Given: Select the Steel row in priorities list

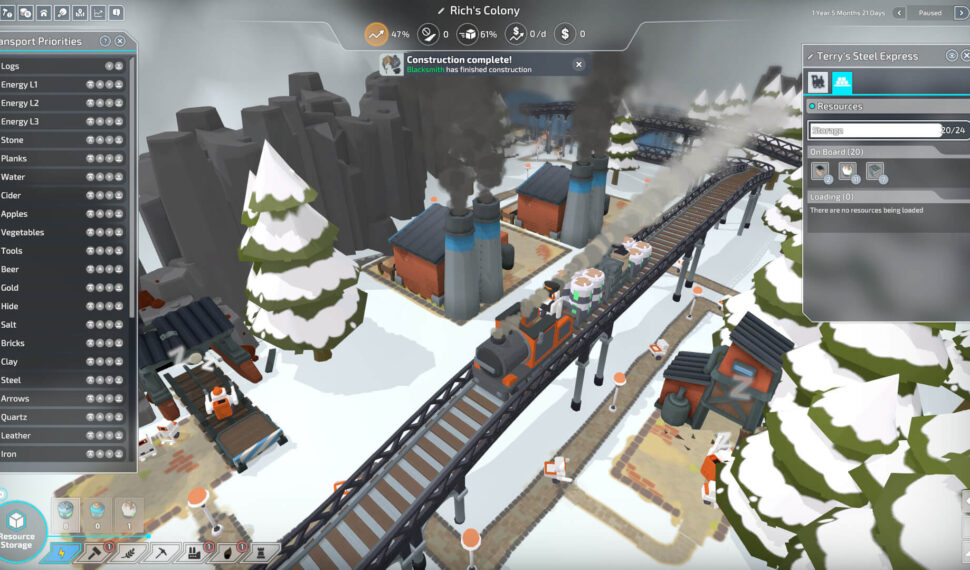Looking at the screenshot, I should coord(60,380).
